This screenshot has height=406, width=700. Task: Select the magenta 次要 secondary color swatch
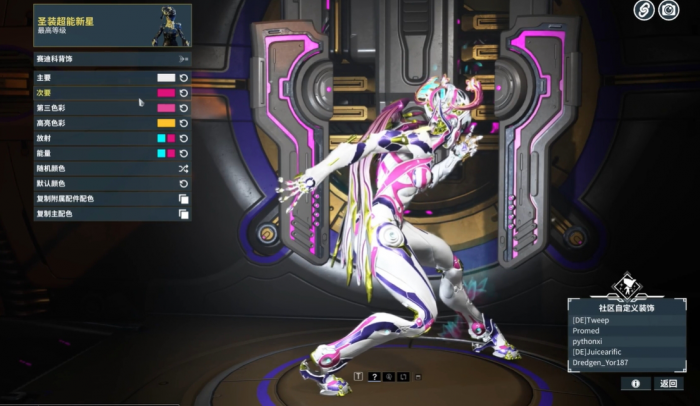[x=166, y=92]
